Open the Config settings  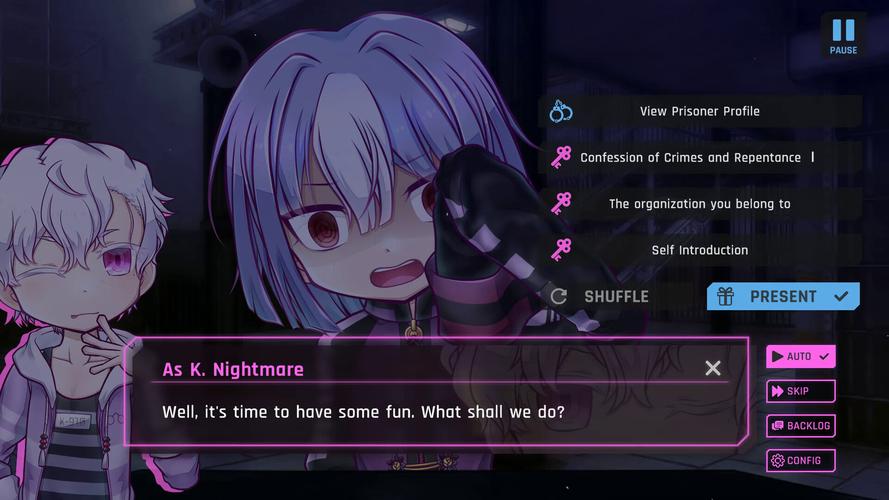[x=800, y=460]
